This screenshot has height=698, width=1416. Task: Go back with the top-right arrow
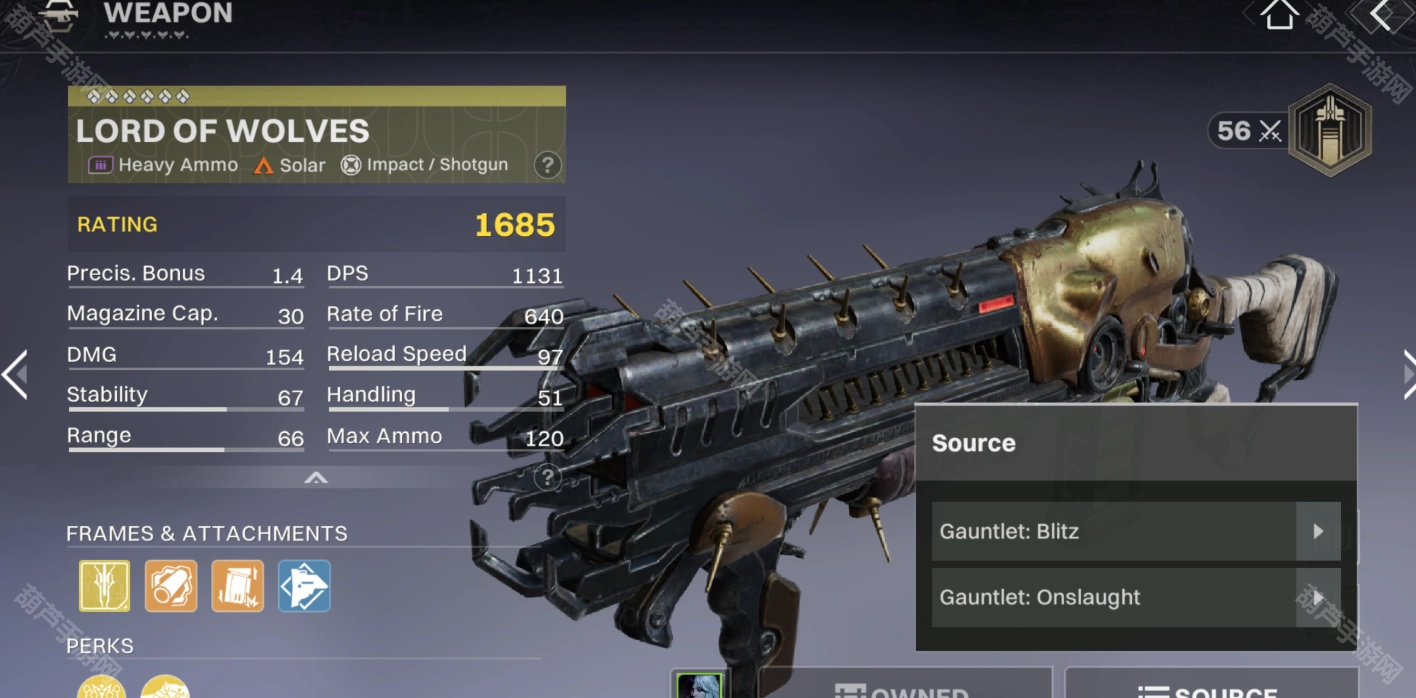tap(1383, 15)
